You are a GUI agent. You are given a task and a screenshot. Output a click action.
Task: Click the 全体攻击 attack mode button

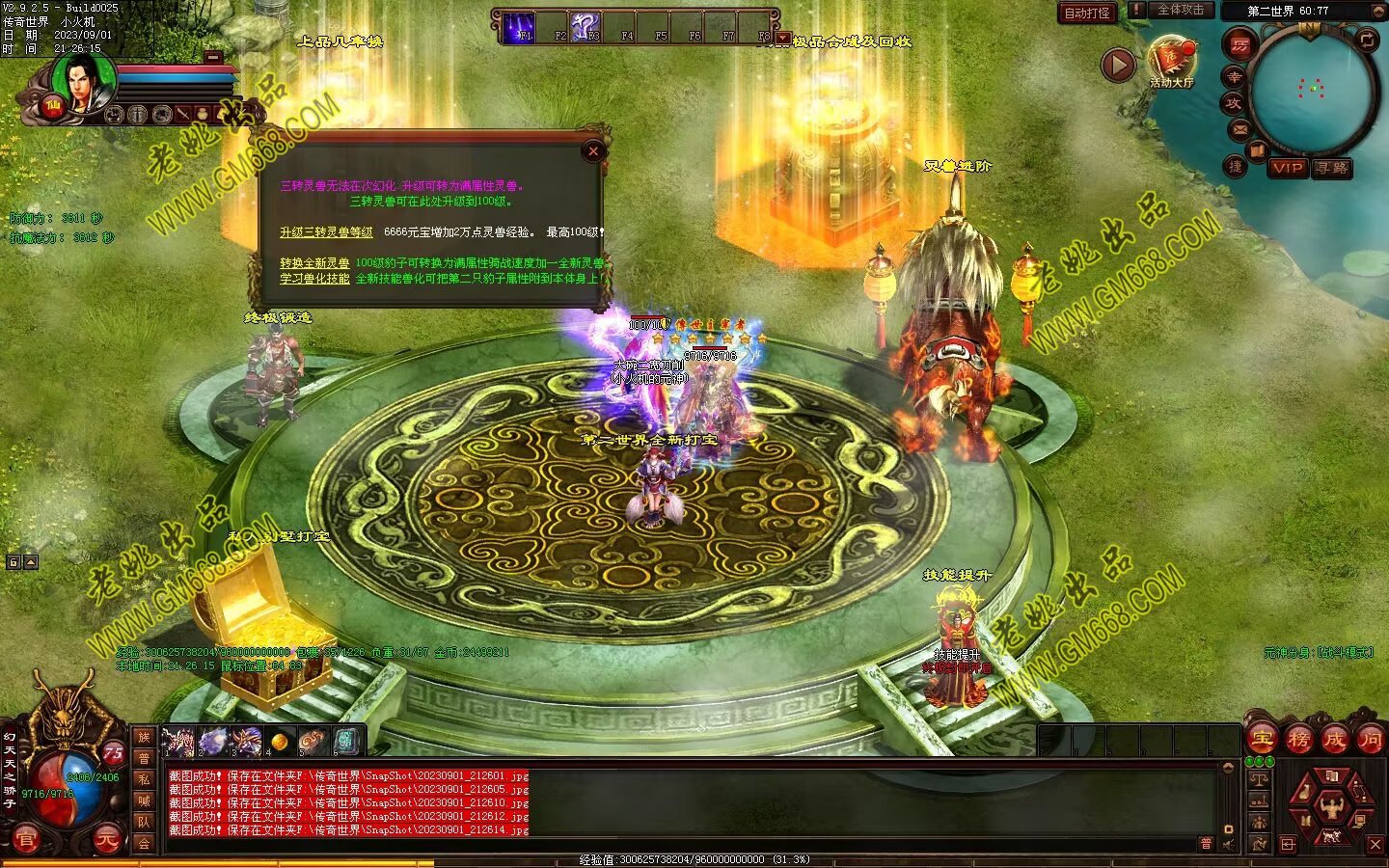(x=1180, y=10)
